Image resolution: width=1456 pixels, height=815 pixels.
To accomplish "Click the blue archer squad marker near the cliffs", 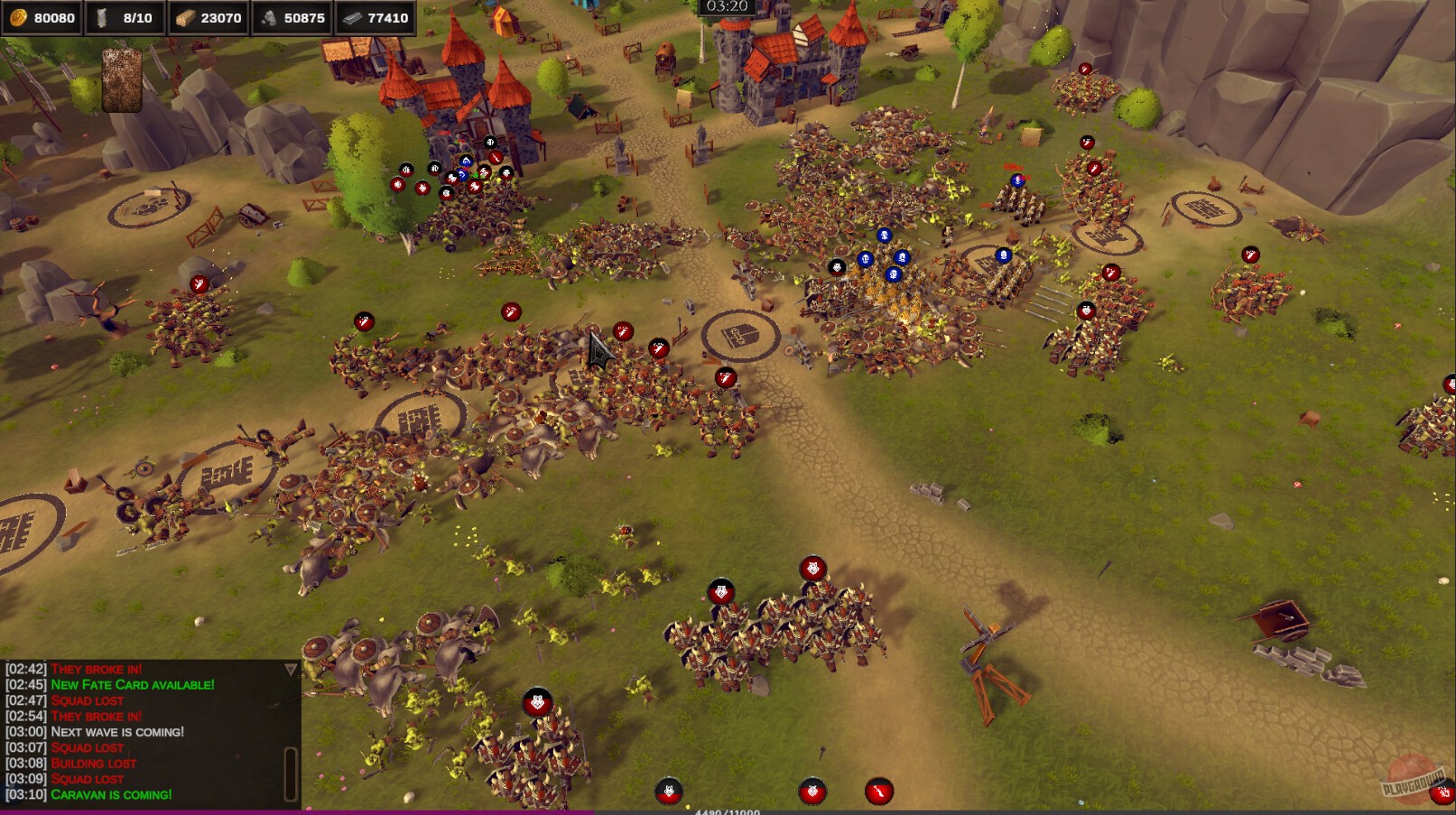I will click(1017, 181).
